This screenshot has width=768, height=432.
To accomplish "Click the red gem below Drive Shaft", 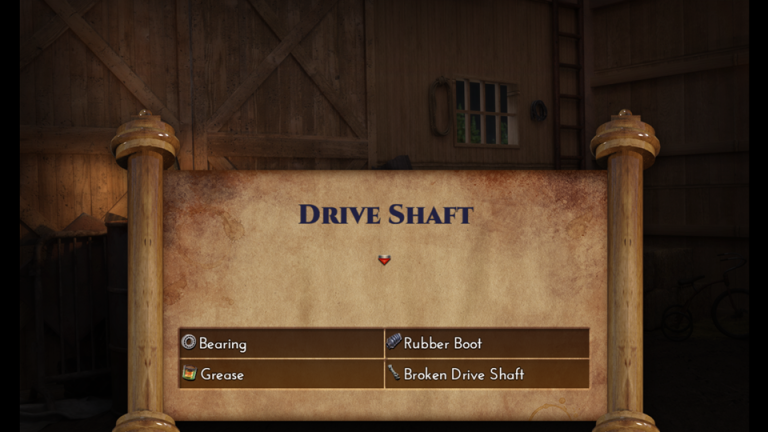I will pyautogui.click(x=384, y=260).
